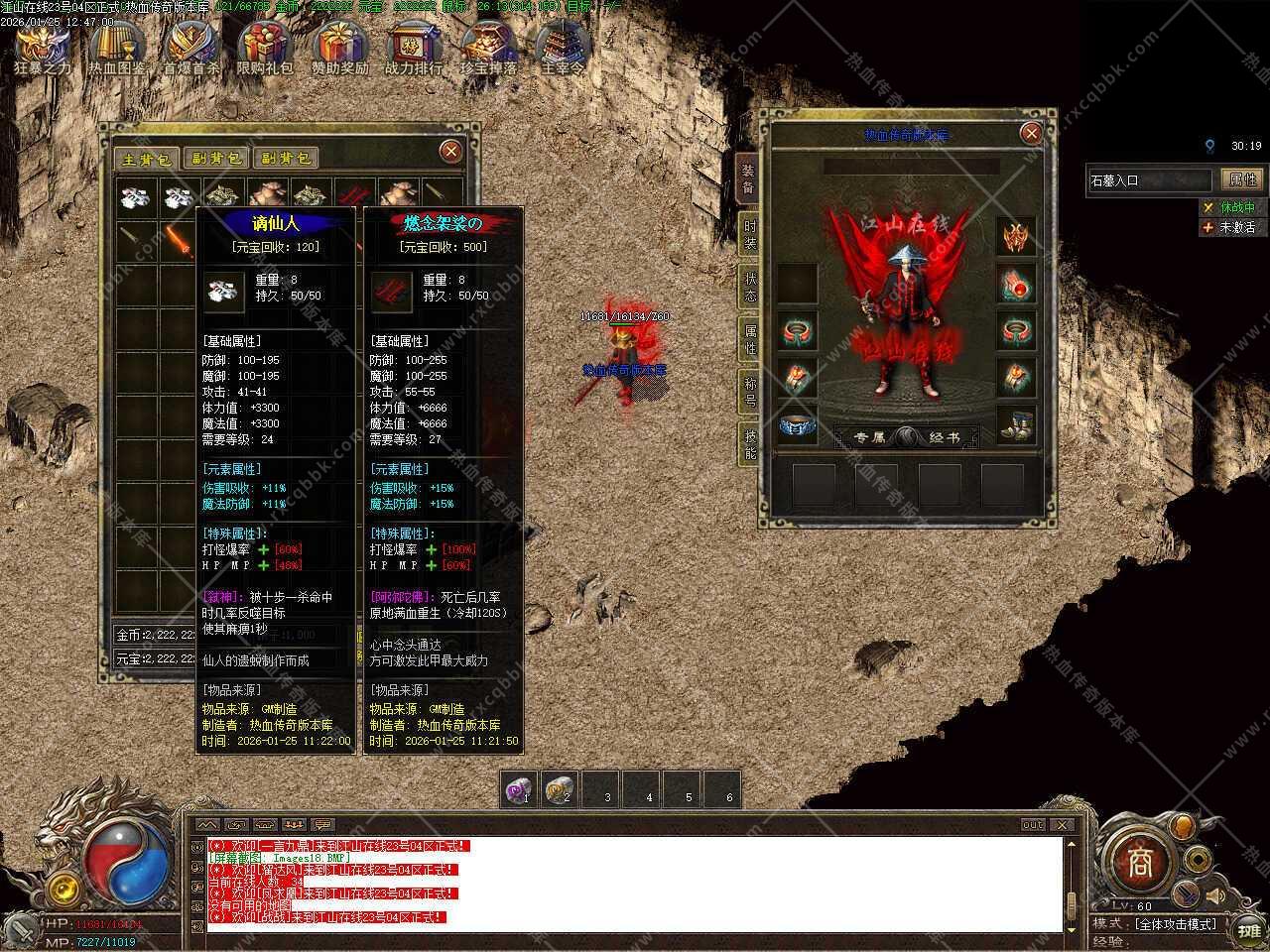Viewport: 1270px width, 952px height.
Task: Use the item in hotbar slot 1
Action: pyautogui.click(x=520, y=789)
